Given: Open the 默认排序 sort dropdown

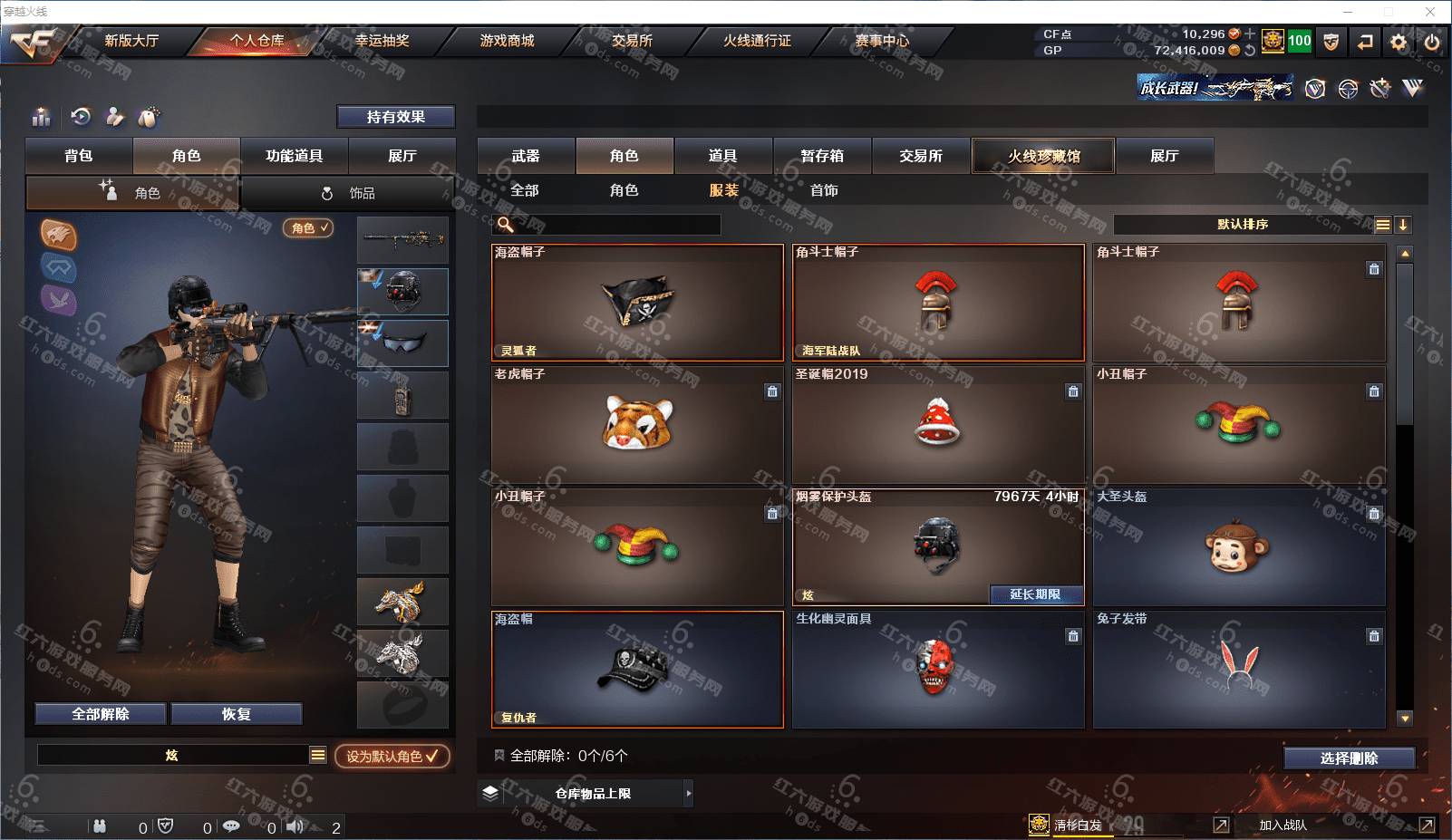Looking at the screenshot, I should coord(1243,225).
